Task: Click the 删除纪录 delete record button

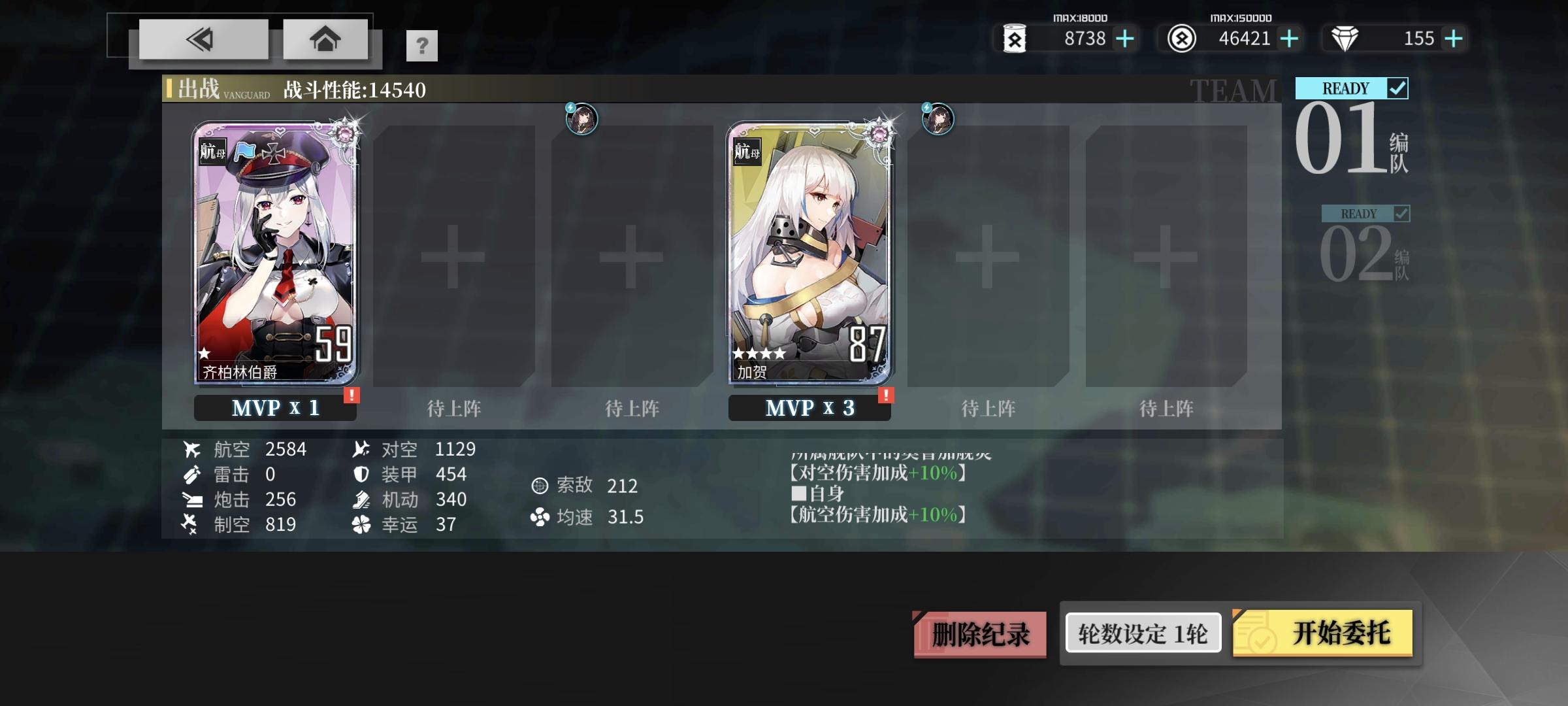Action: [x=978, y=632]
